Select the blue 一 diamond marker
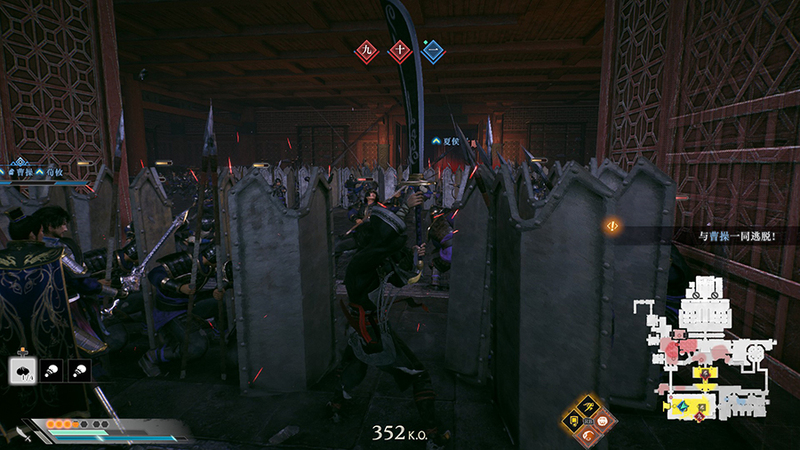 [432, 50]
